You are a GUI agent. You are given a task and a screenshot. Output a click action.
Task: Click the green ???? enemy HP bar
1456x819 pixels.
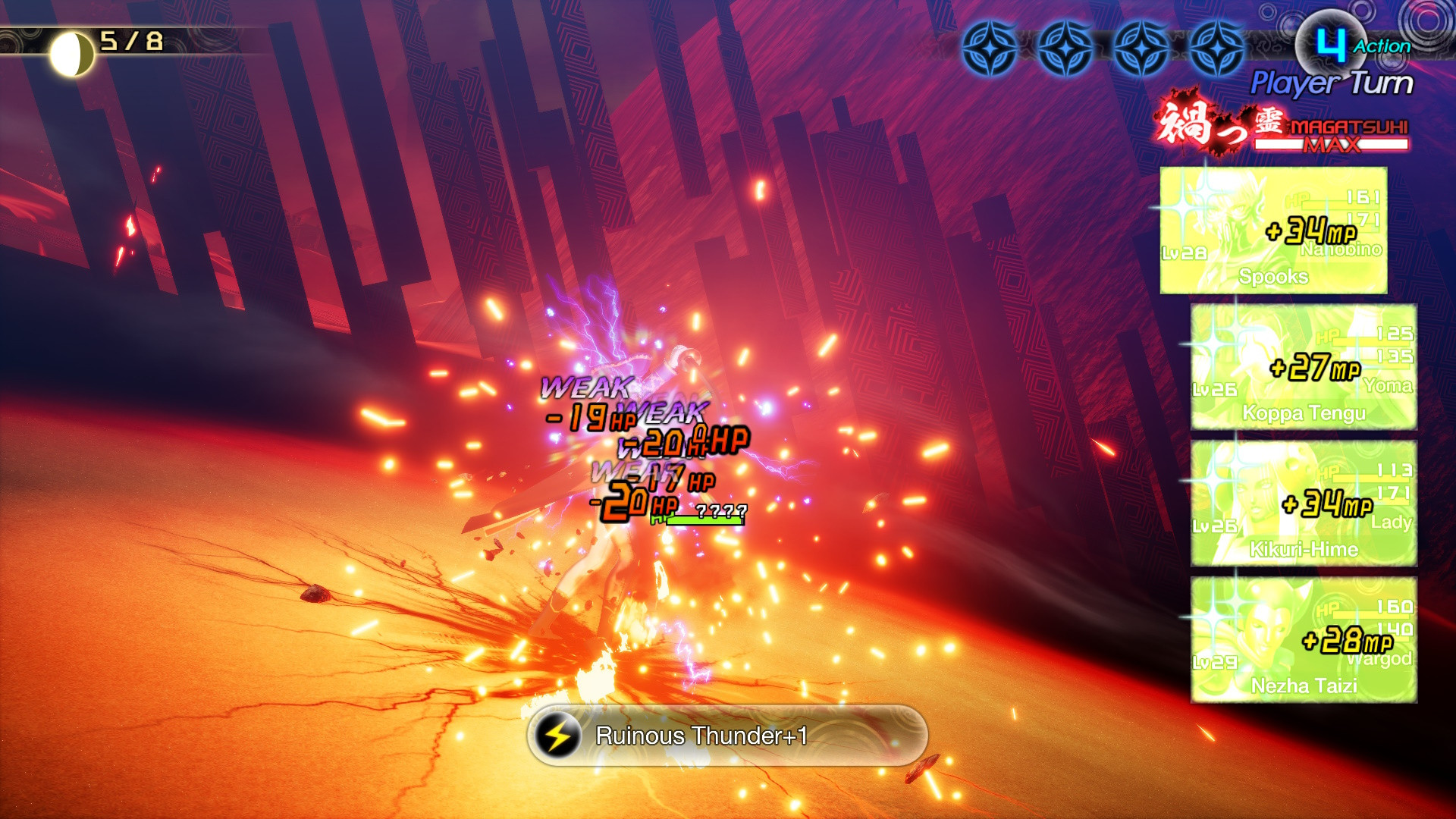point(698,519)
